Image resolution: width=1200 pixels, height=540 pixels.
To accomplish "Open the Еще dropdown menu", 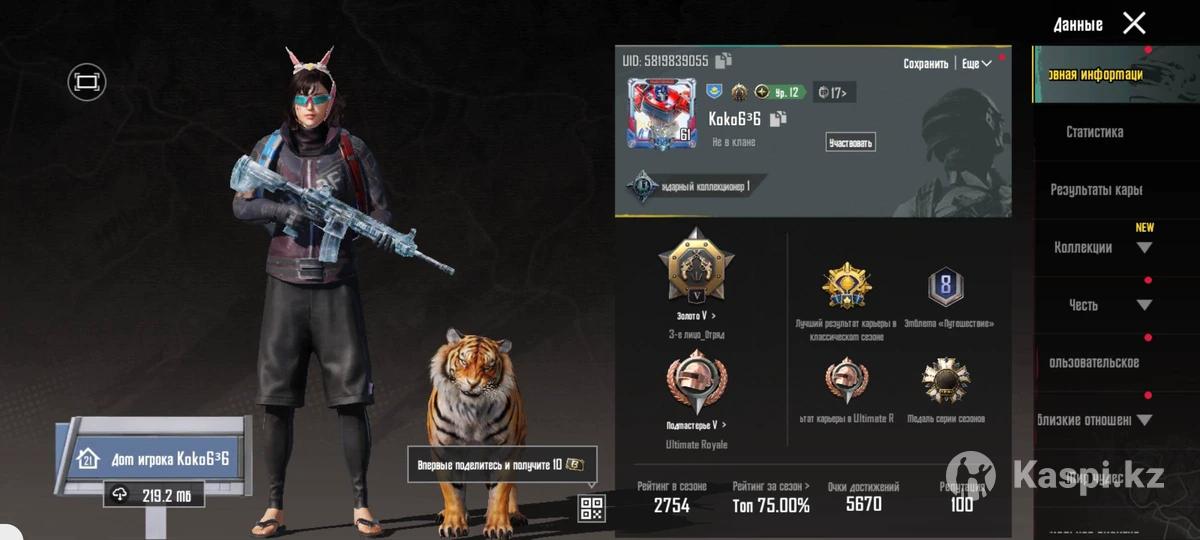I will tap(977, 63).
